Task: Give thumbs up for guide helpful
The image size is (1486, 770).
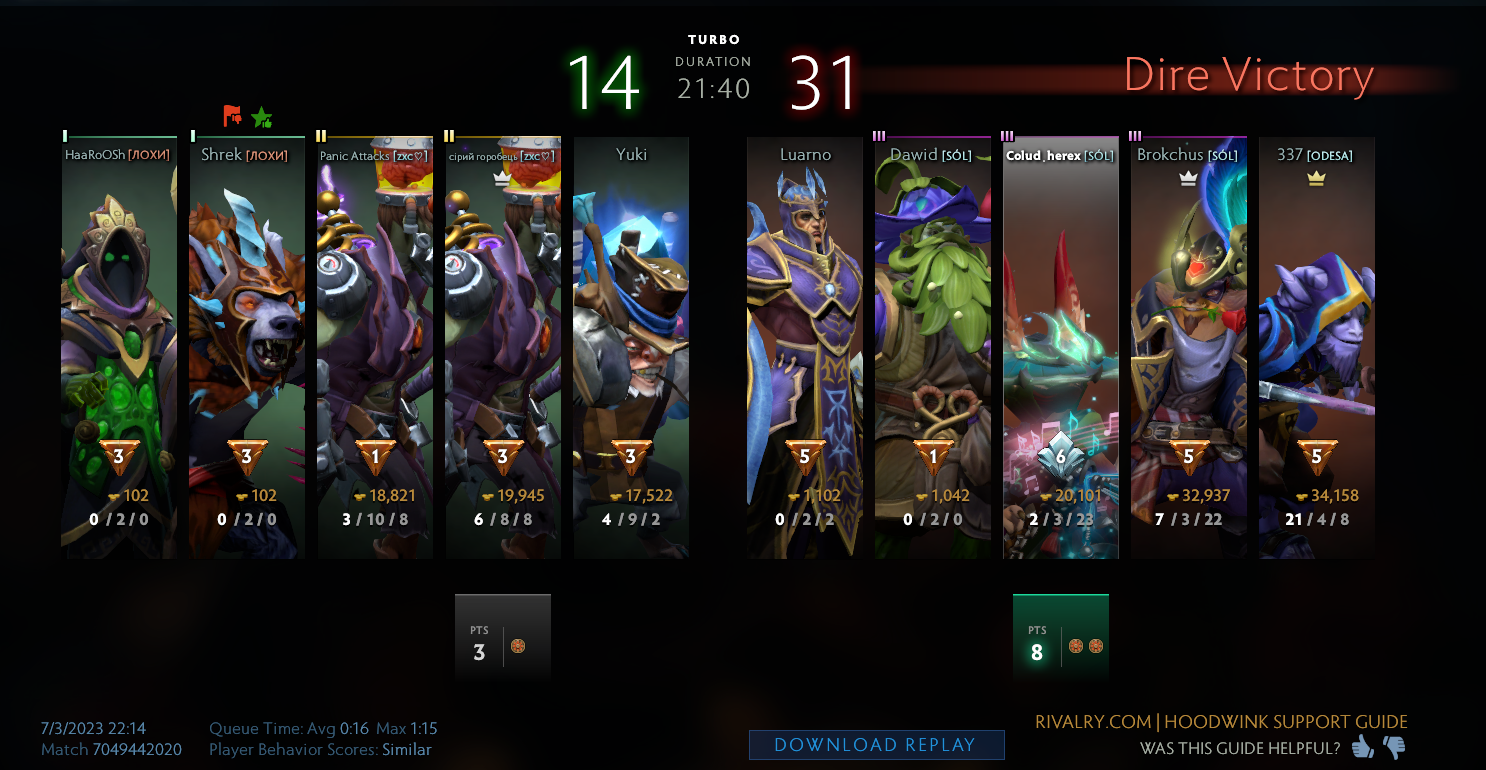Action: click(x=1361, y=745)
